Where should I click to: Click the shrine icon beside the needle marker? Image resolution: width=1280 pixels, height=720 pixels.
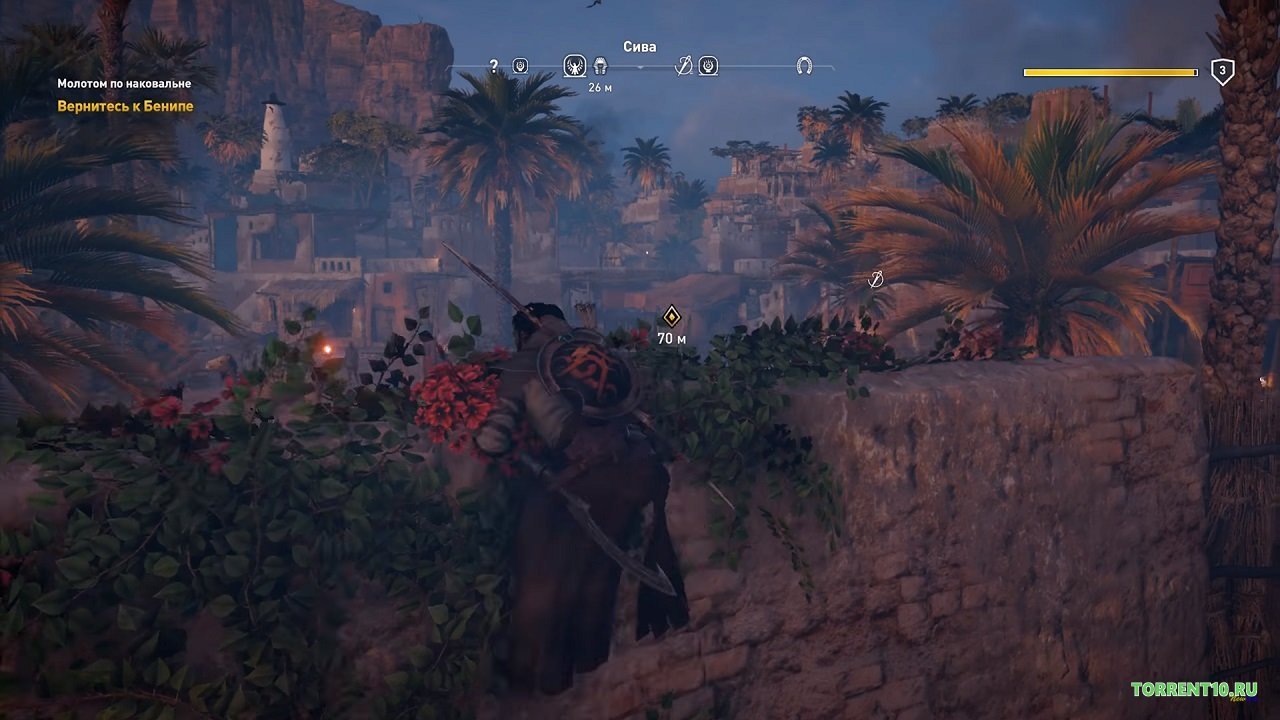(x=709, y=65)
